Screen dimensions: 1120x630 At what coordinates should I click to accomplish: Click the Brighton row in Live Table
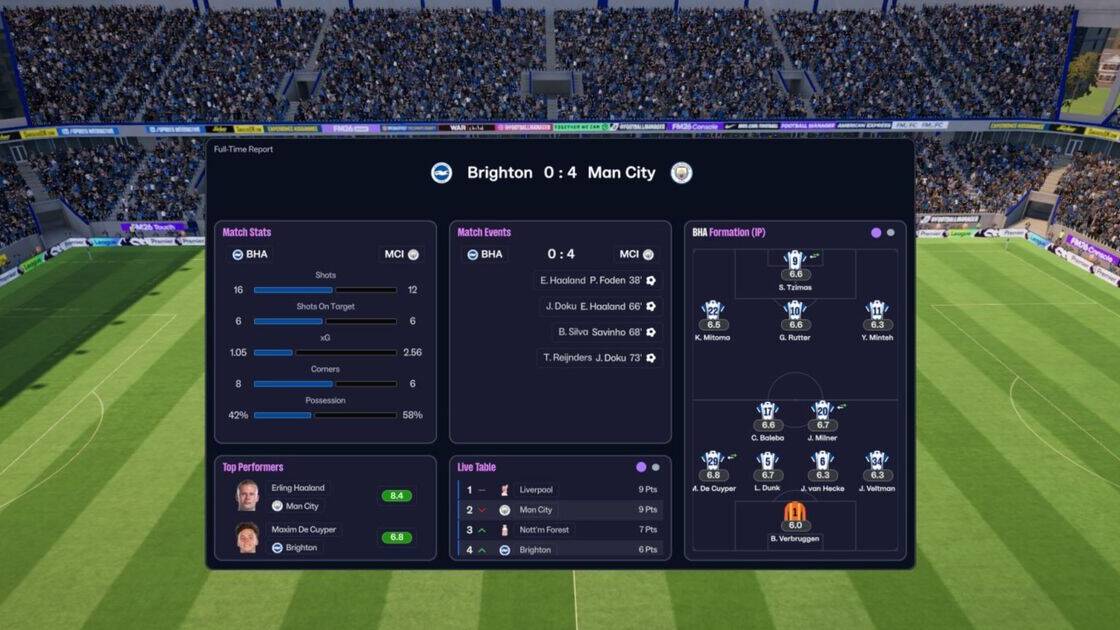[x=560, y=549]
